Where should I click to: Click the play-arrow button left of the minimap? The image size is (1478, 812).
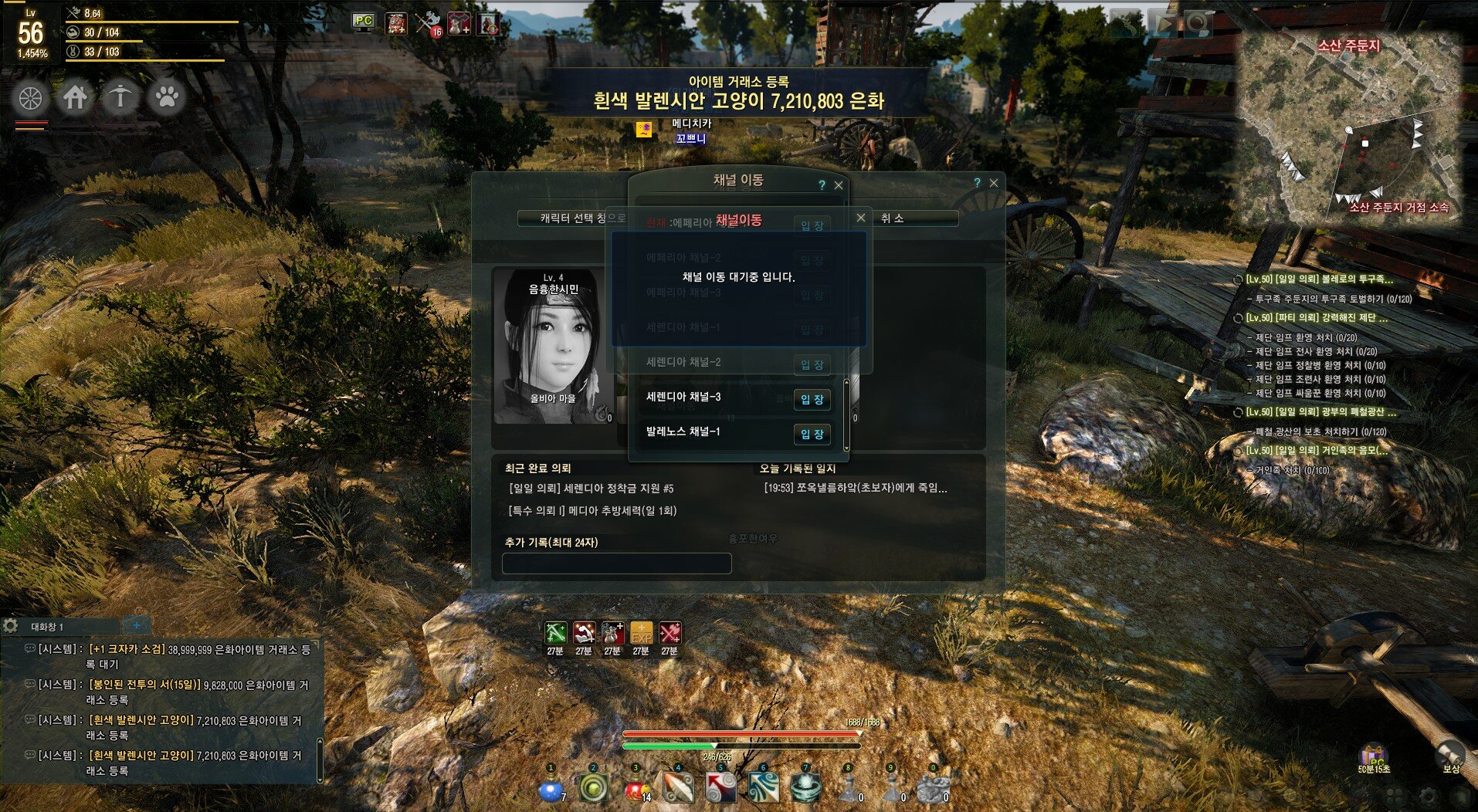tap(1163, 25)
